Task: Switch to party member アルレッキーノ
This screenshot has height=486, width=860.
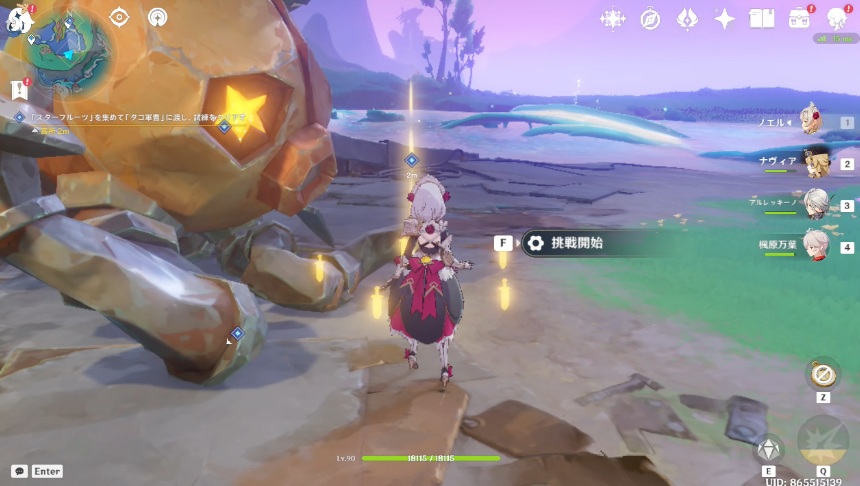Action: pos(815,205)
